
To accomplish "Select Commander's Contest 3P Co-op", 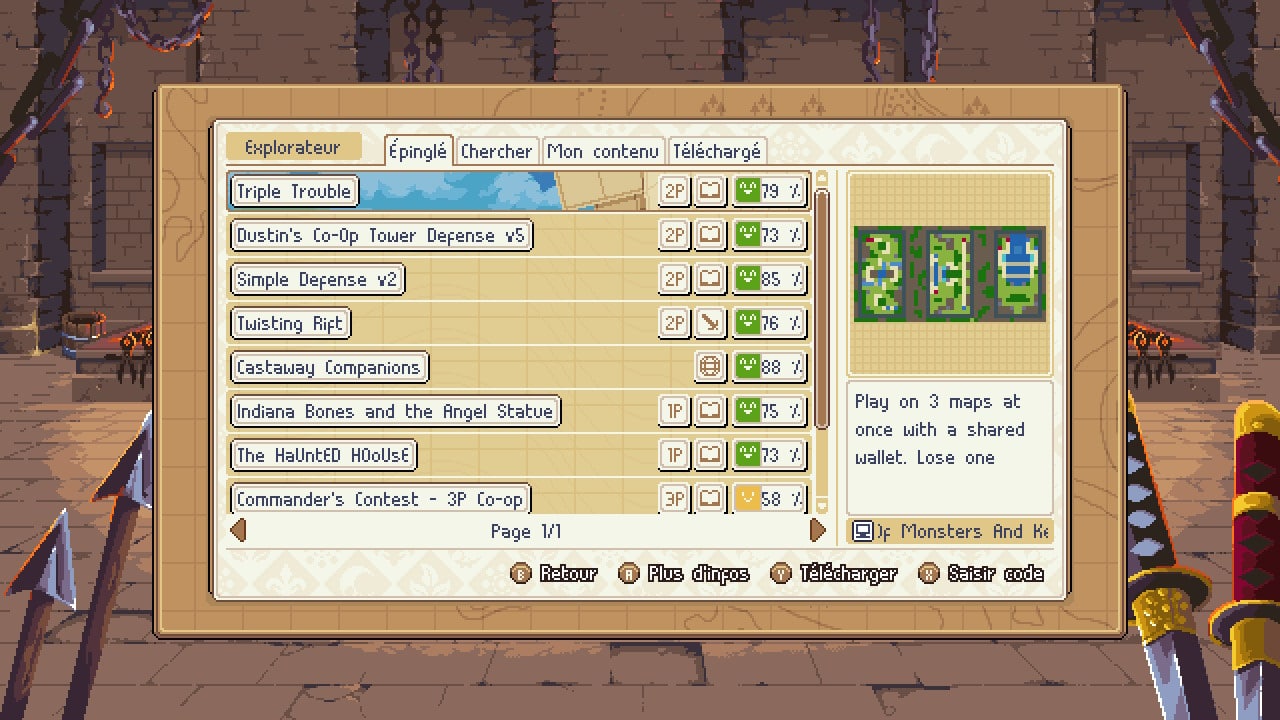I will tap(380, 498).
